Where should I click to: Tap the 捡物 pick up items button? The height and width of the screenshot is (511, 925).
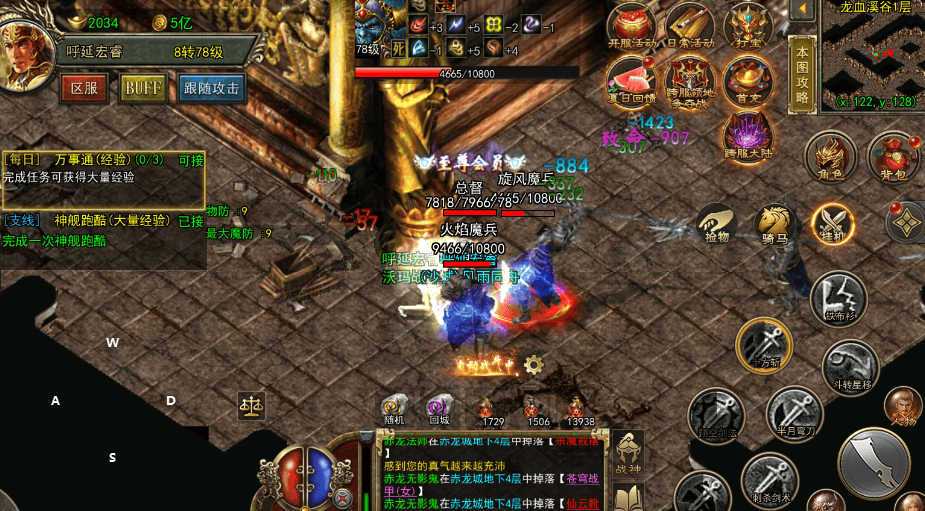(x=717, y=224)
